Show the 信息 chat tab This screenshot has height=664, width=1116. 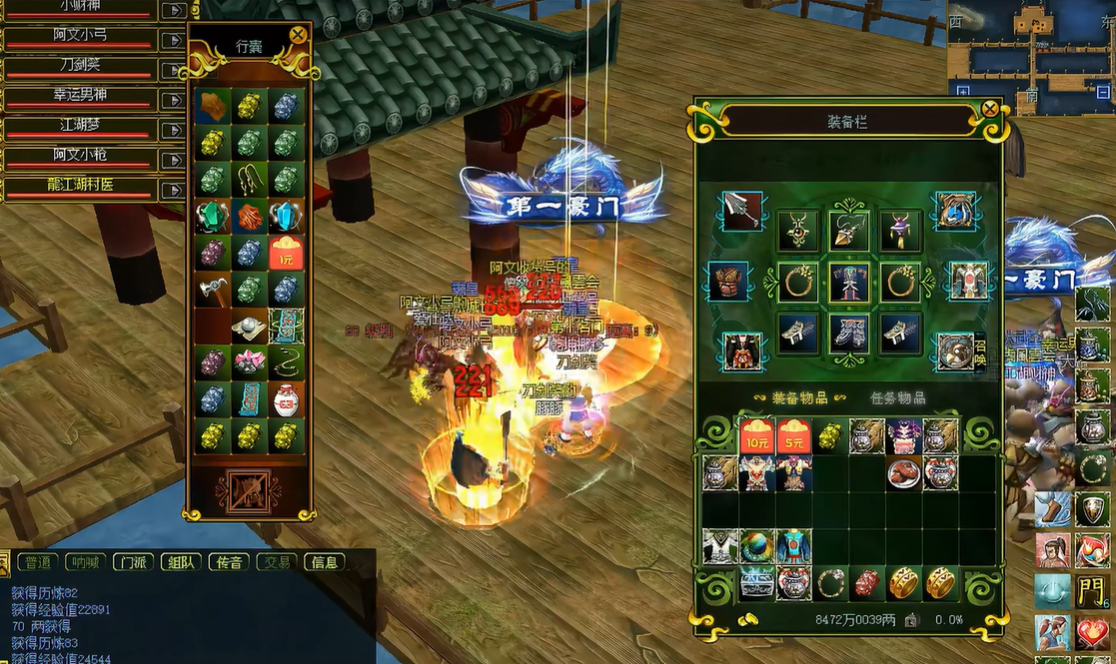[324, 562]
